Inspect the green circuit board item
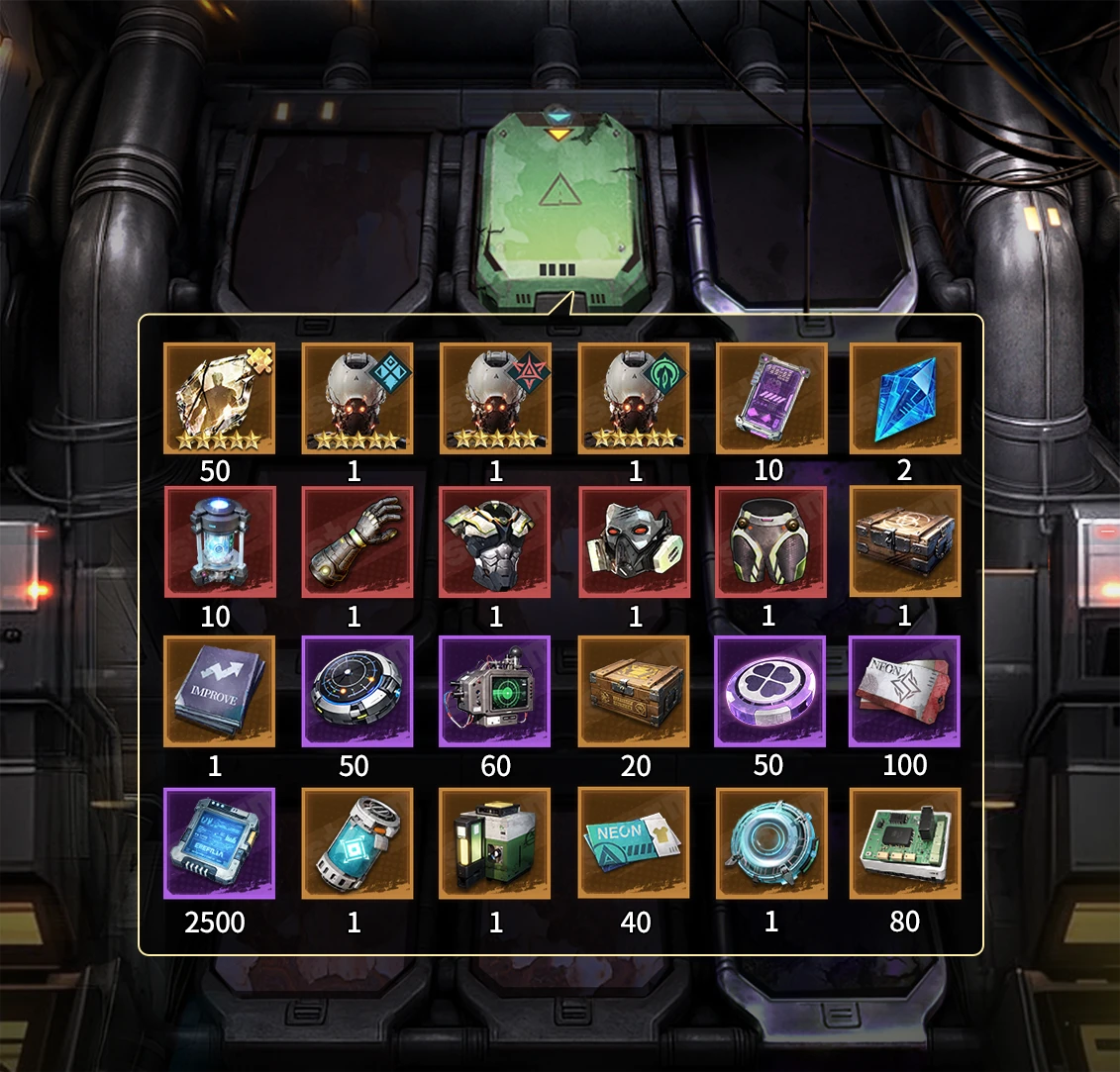This screenshot has height=1072, width=1120. pyautogui.click(x=905, y=843)
